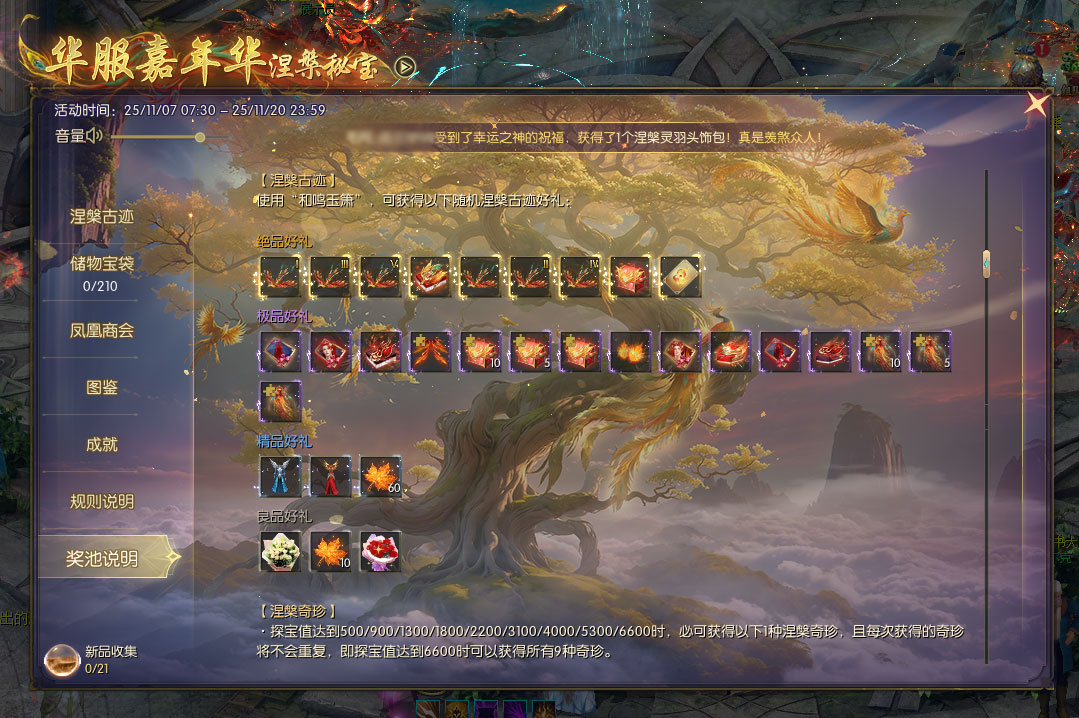Close the 涅槃秘宝 event window

1037,103
